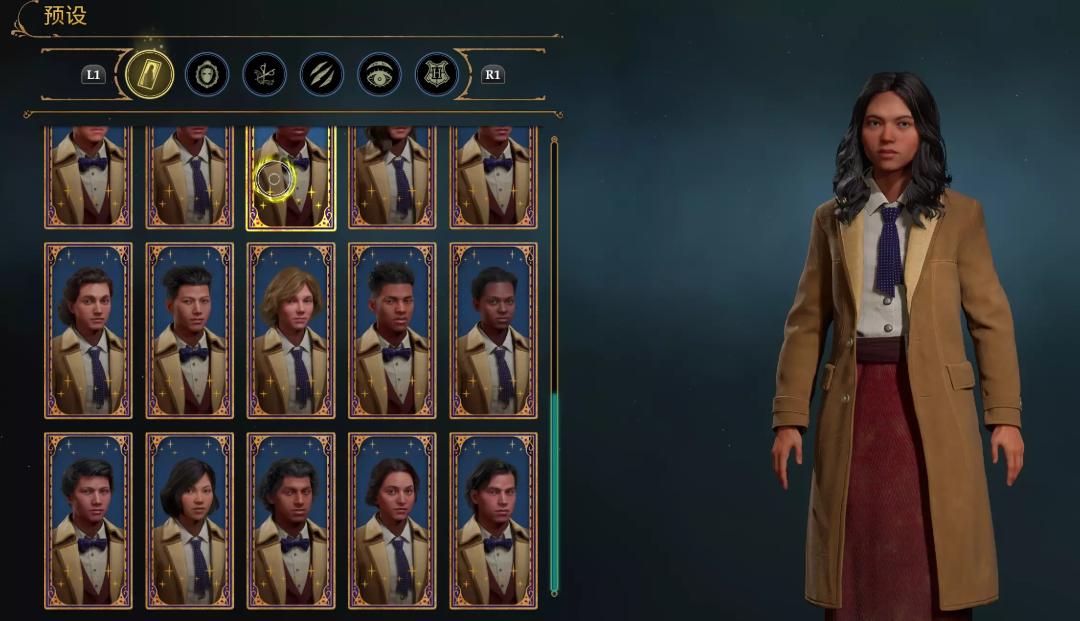Switch to the scissors and comb hairstyle tab

tap(264, 74)
